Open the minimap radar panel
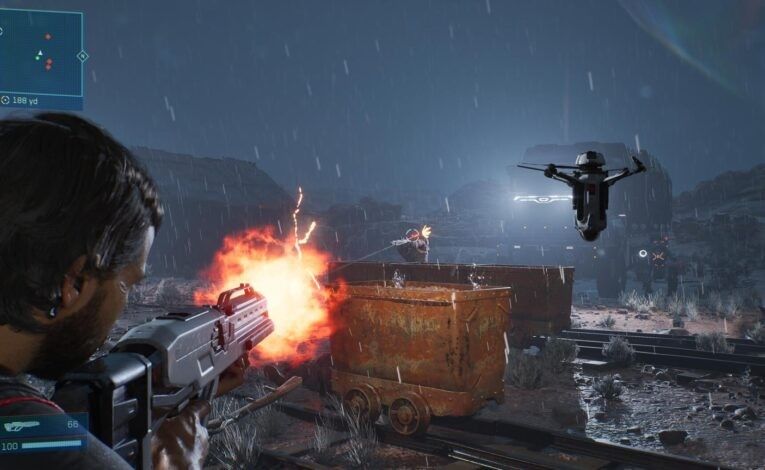This screenshot has height=470, width=765. [41, 52]
